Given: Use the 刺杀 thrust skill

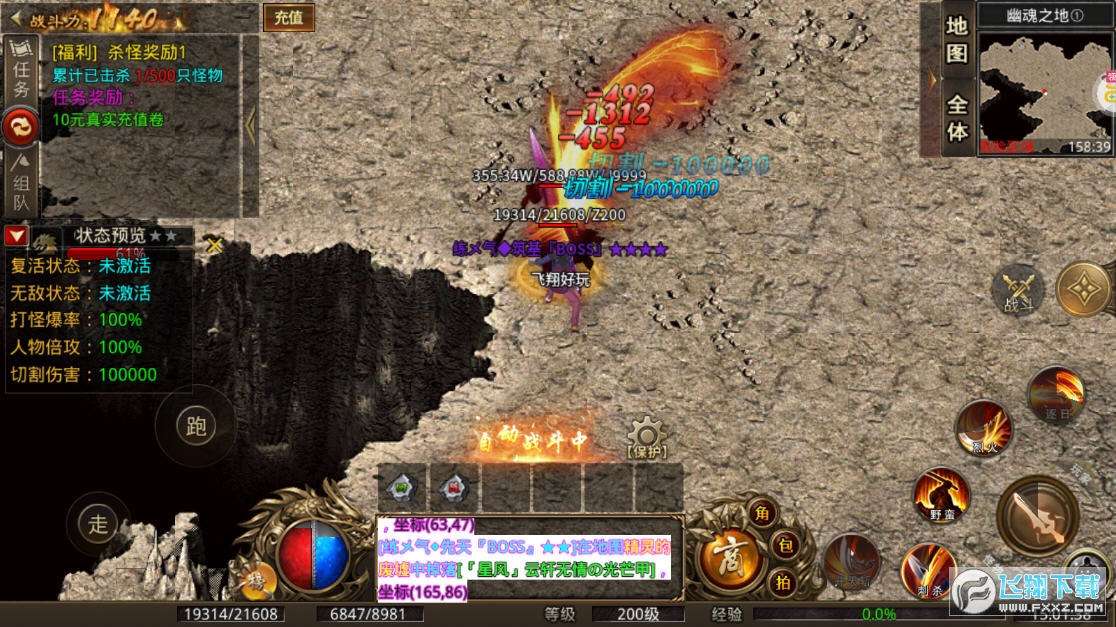Looking at the screenshot, I should click(928, 570).
